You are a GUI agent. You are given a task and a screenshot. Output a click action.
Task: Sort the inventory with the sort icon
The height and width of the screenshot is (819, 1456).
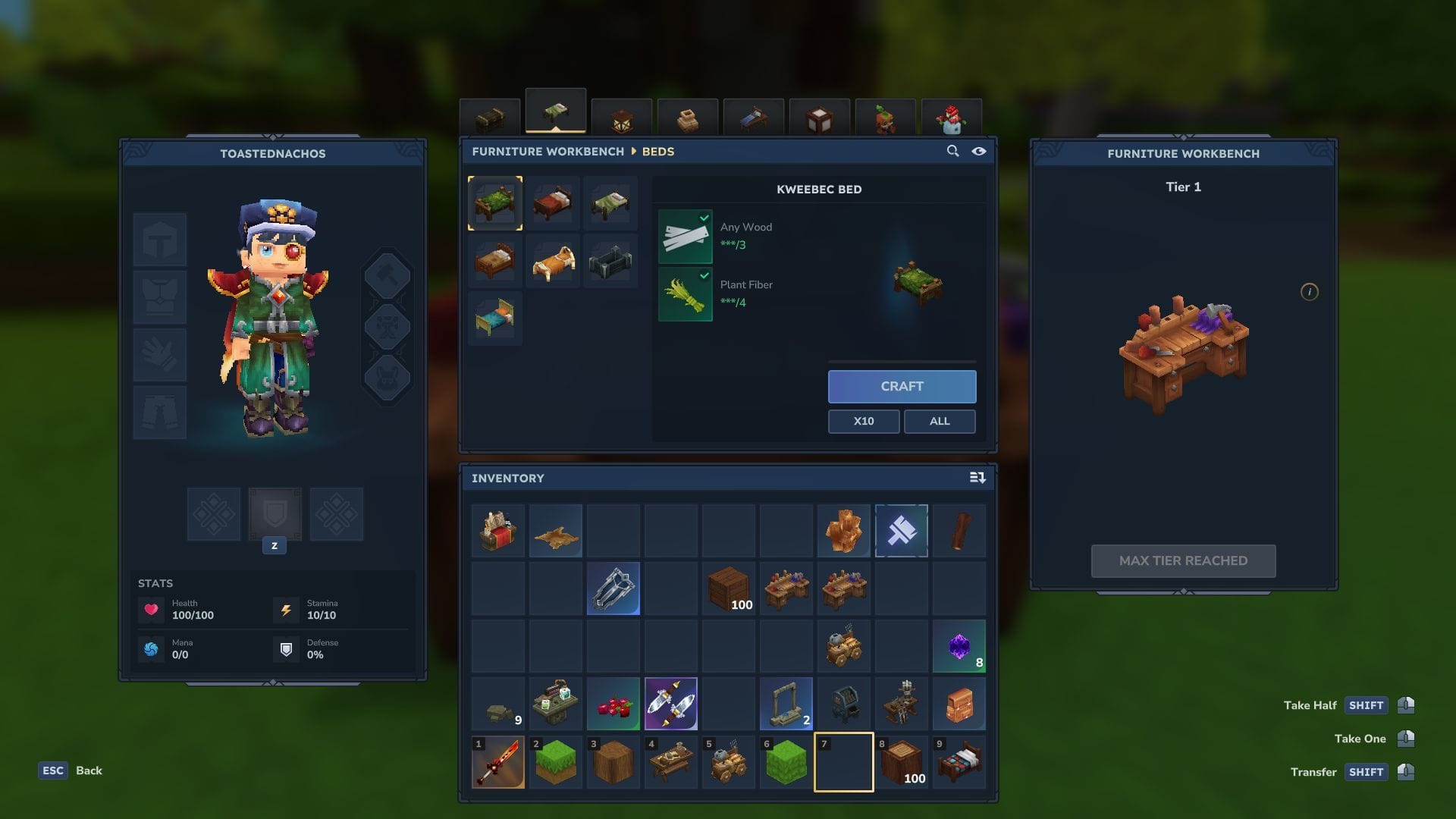[977, 478]
